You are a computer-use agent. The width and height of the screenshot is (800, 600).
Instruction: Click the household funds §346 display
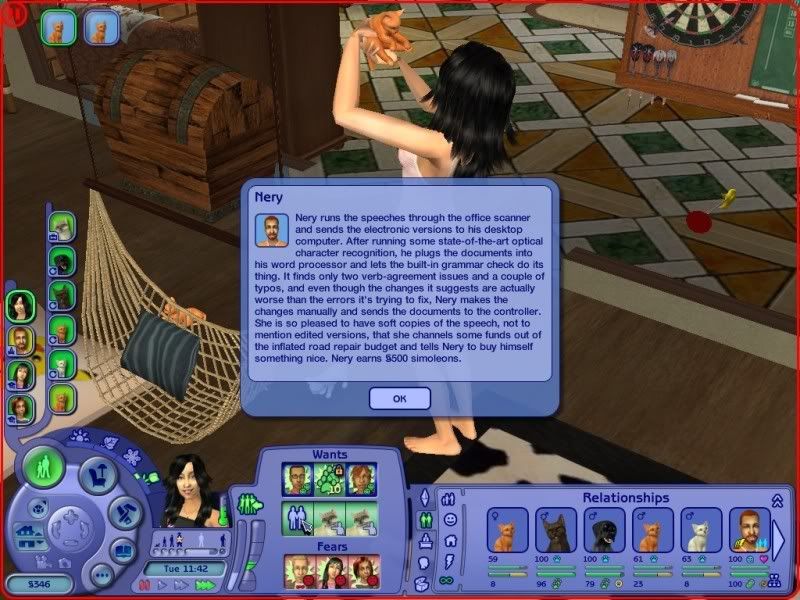tap(37, 584)
